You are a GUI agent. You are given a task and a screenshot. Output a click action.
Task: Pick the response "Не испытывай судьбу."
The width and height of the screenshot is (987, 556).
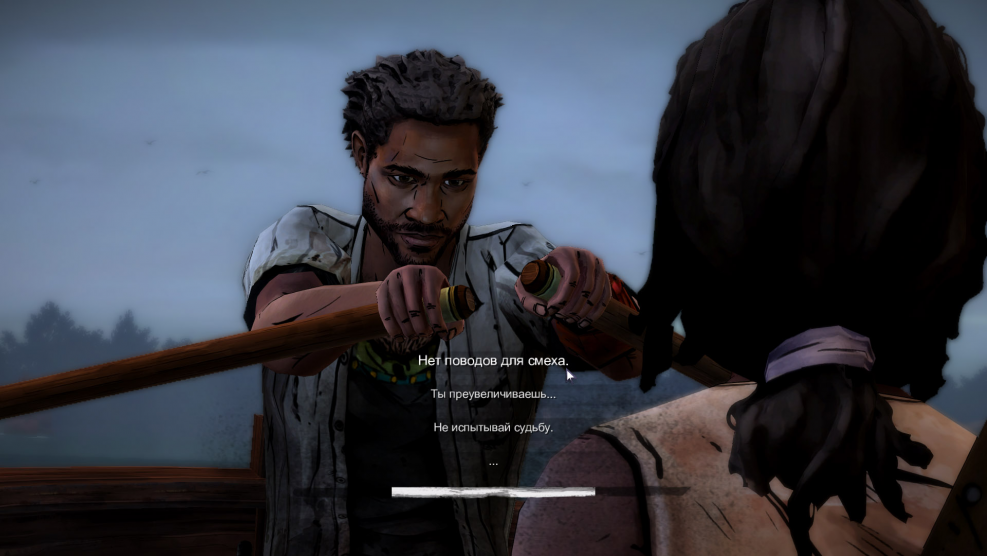[x=493, y=427]
